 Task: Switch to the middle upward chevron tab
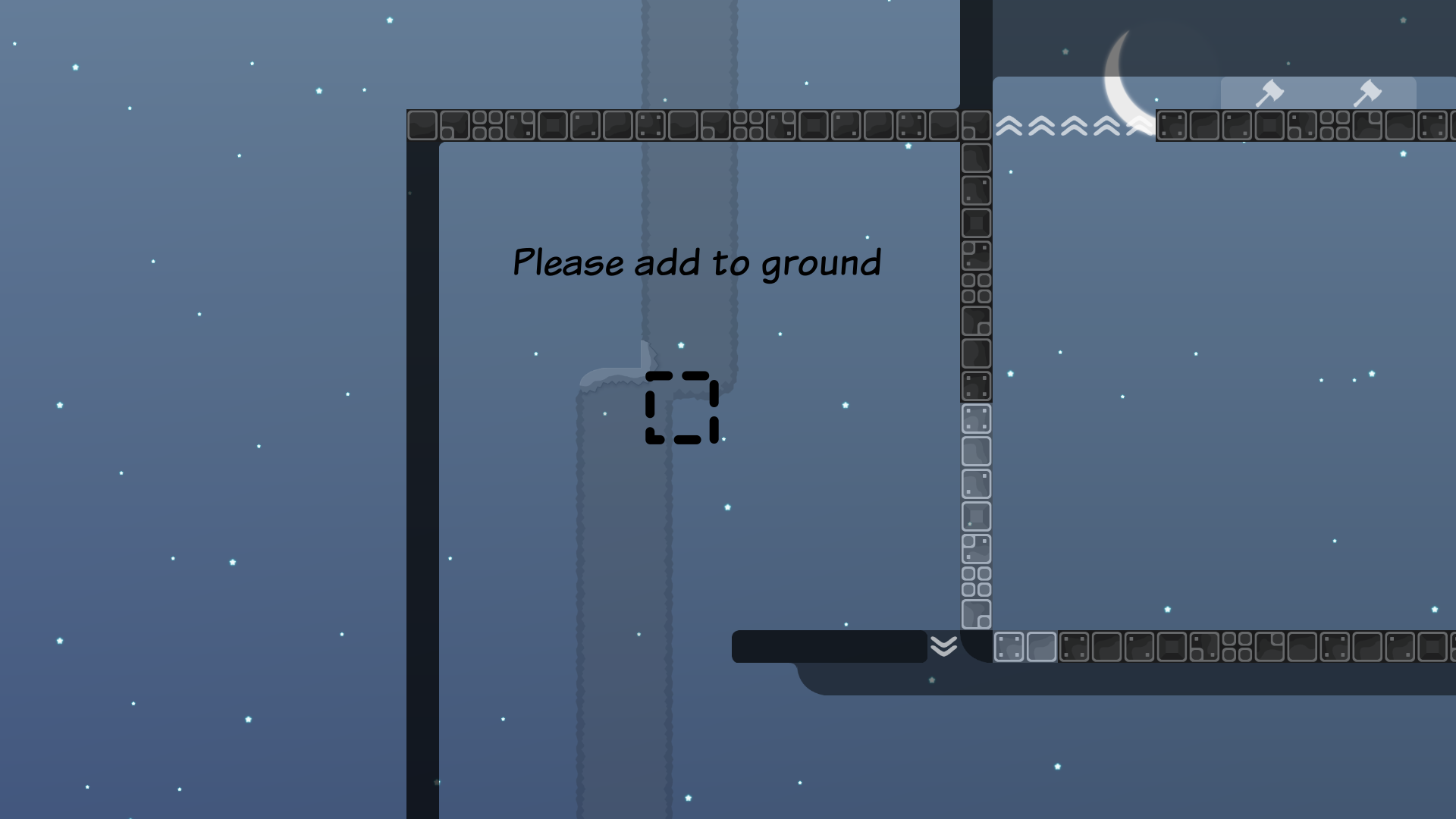(1072, 125)
